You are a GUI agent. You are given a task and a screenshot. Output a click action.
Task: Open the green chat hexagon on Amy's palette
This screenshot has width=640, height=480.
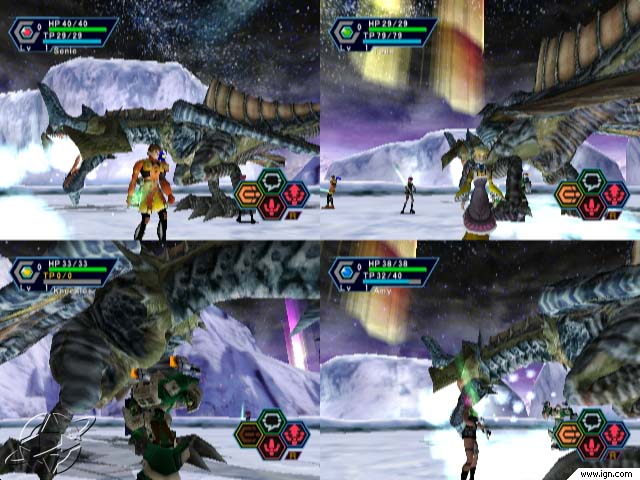[x=592, y=421]
